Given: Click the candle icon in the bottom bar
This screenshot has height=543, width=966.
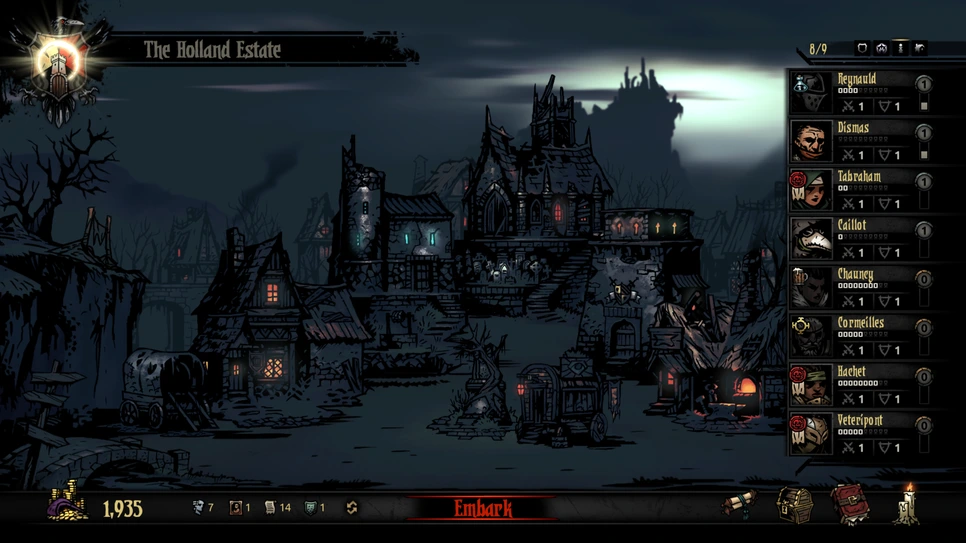Looking at the screenshot, I should [909, 503].
